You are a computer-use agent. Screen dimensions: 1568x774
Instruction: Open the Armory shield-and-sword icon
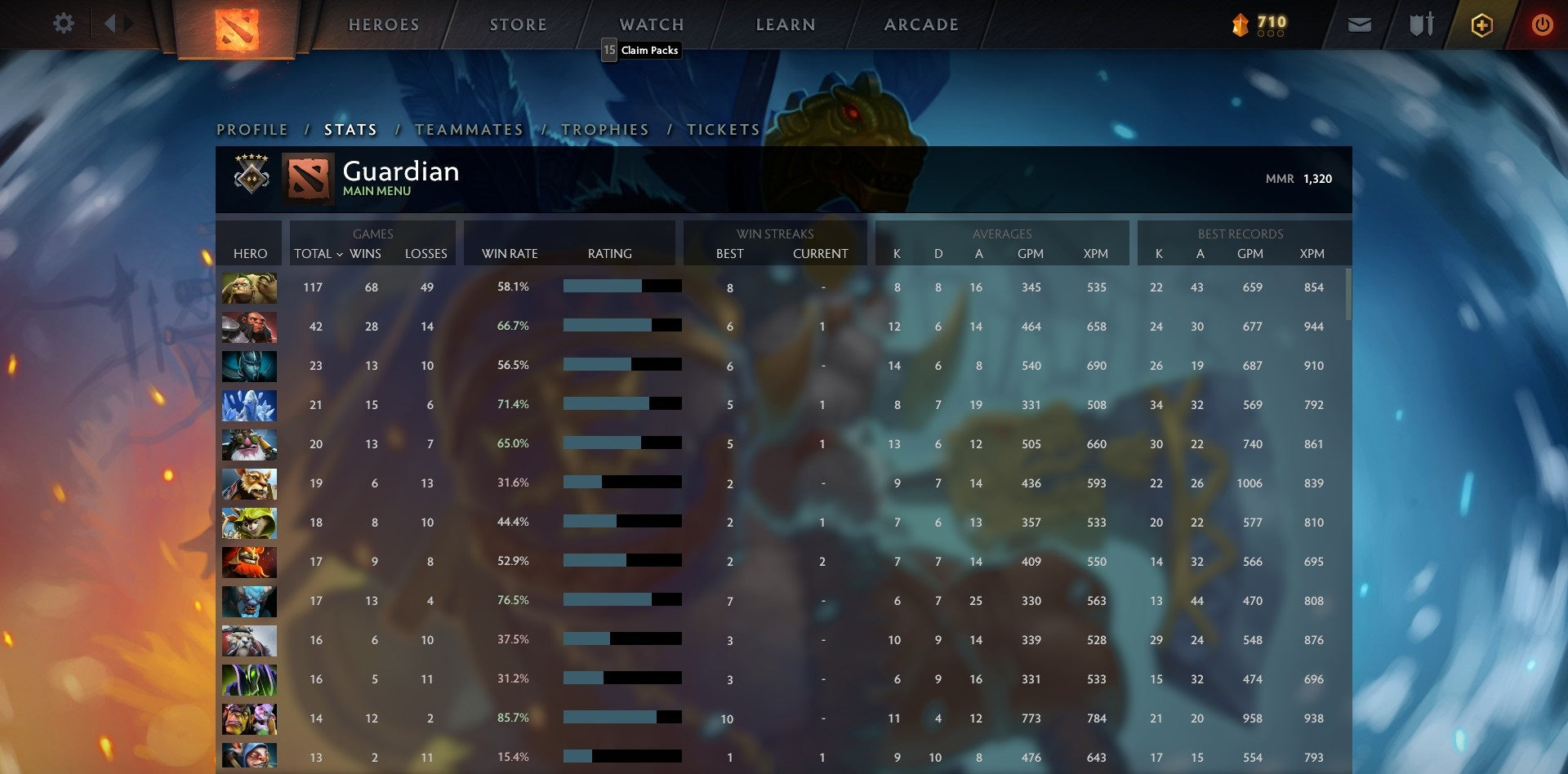coord(1421,24)
